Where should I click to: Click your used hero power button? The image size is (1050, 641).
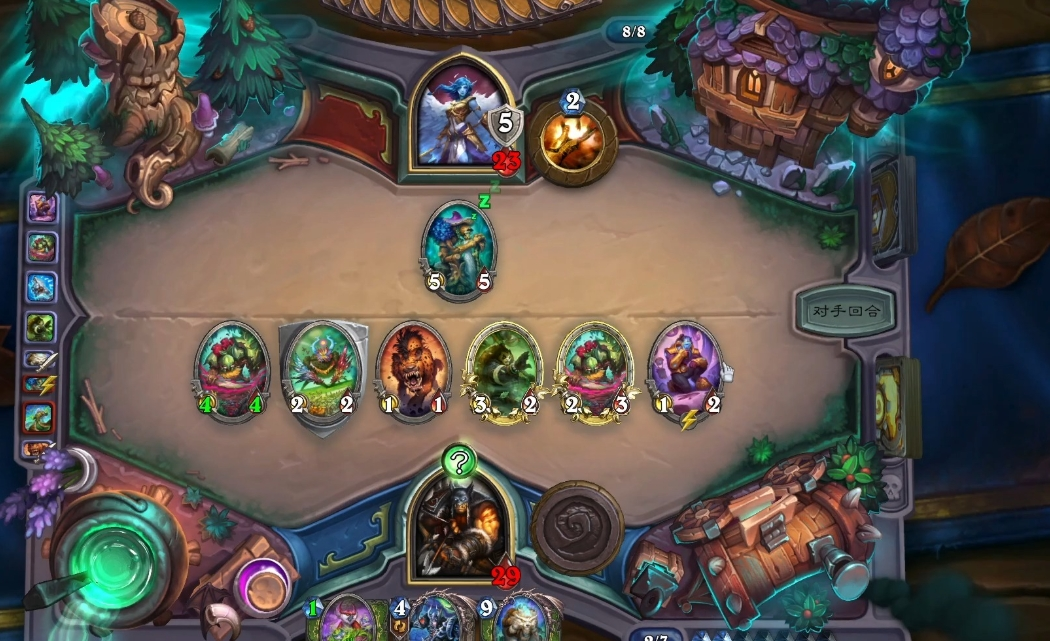[x=577, y=527]
